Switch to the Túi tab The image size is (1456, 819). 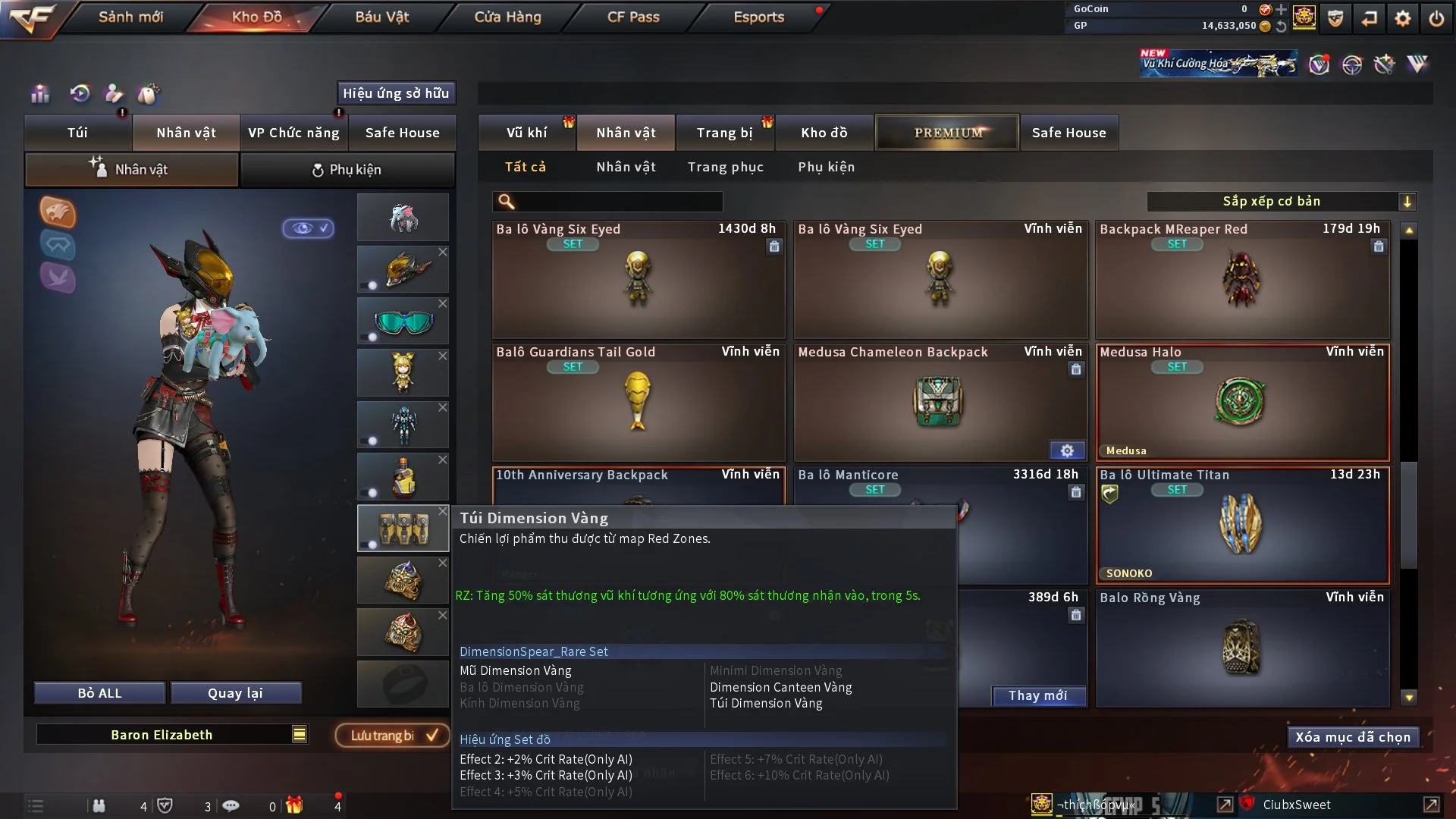tap(77, 133)
